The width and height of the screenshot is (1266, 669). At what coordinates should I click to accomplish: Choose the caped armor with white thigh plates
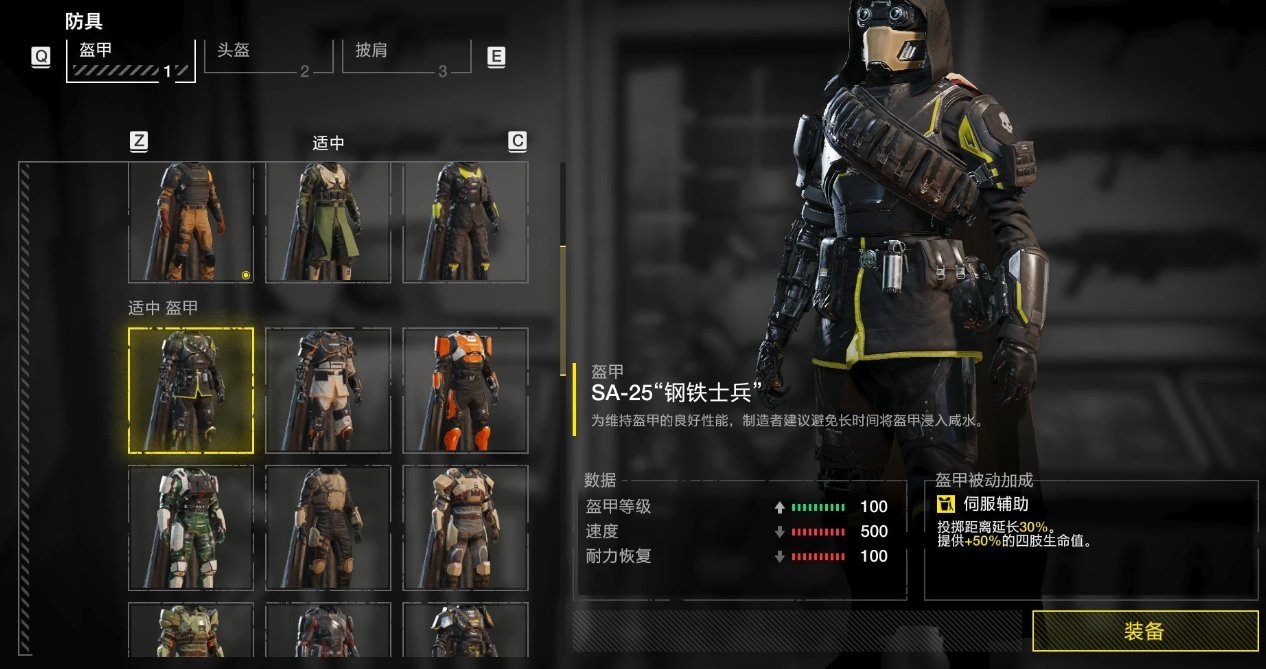click(328, 390)
